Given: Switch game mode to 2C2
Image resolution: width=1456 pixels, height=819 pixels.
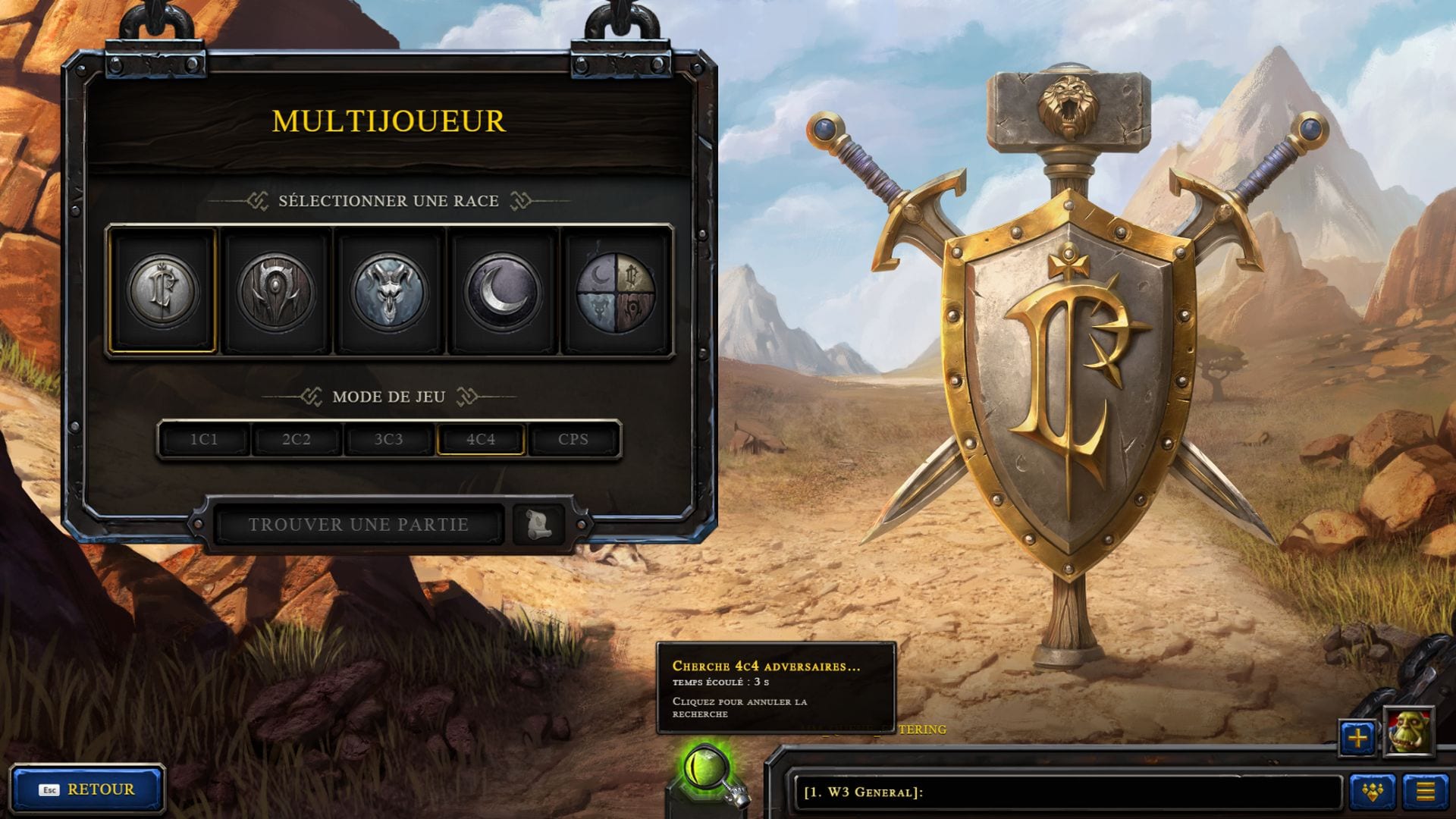Looking at the screenshot, I should [x=297, y=440].
